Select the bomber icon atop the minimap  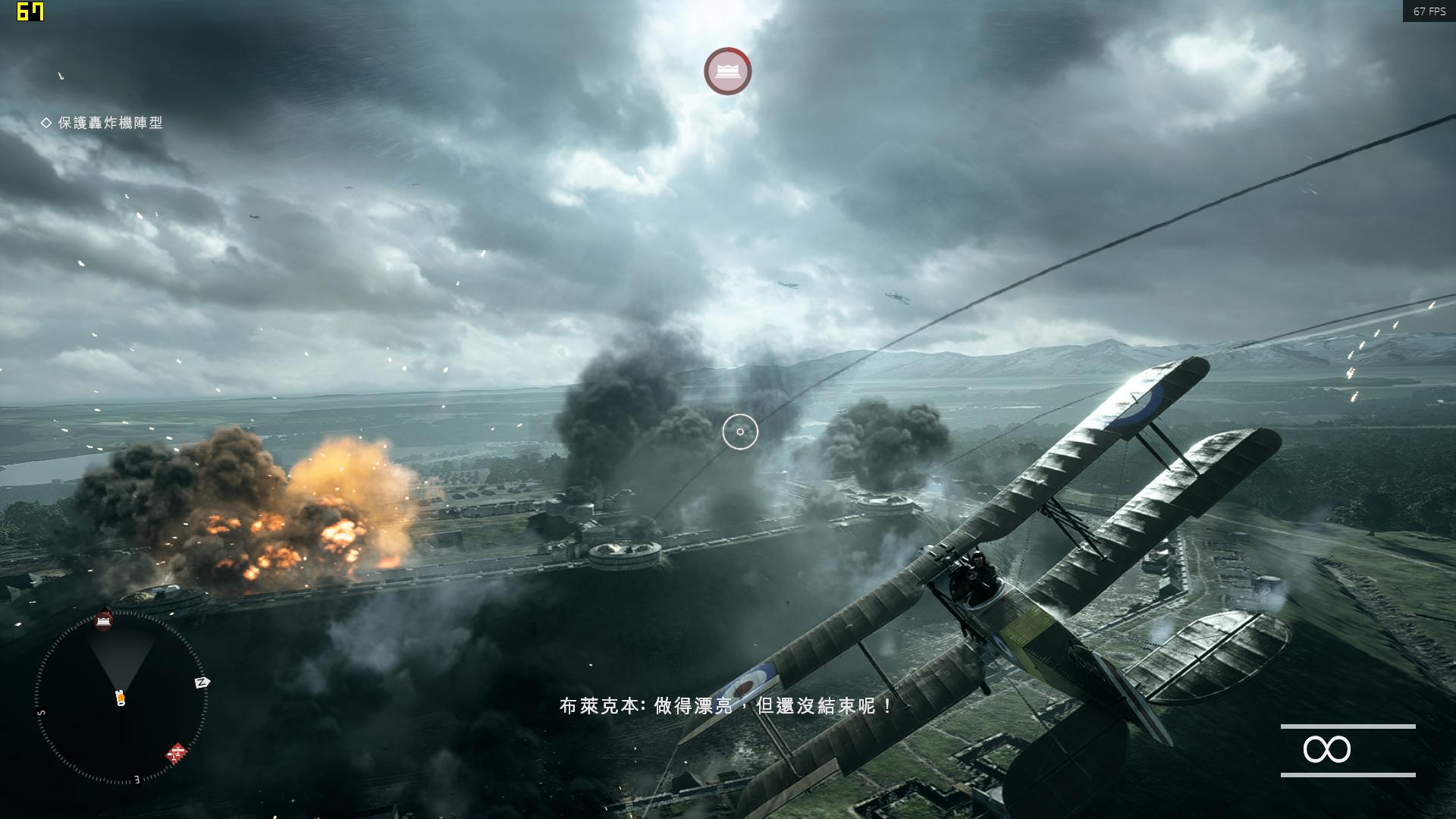[104, 621]
